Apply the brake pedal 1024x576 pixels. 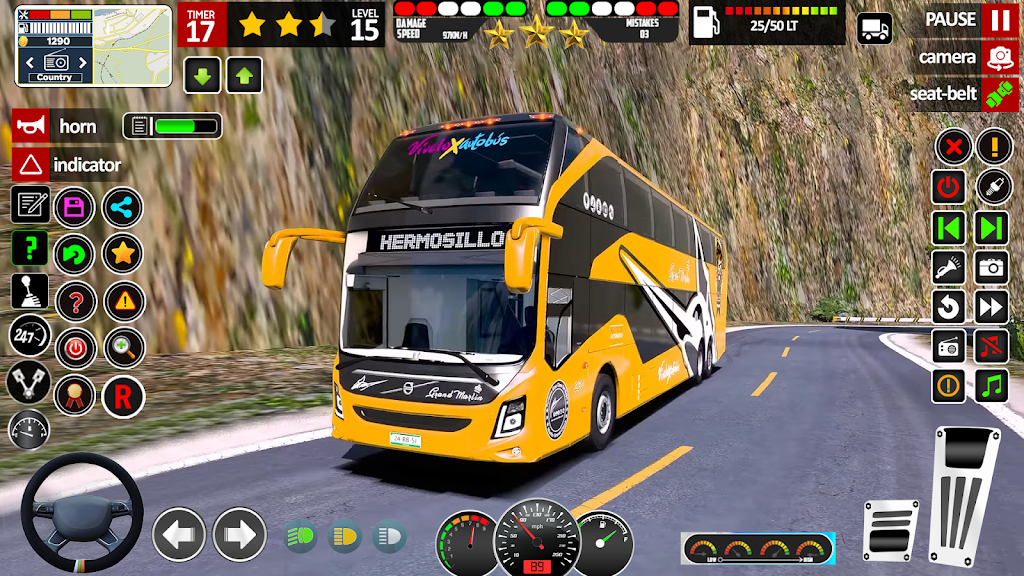(x=890, y=530)
